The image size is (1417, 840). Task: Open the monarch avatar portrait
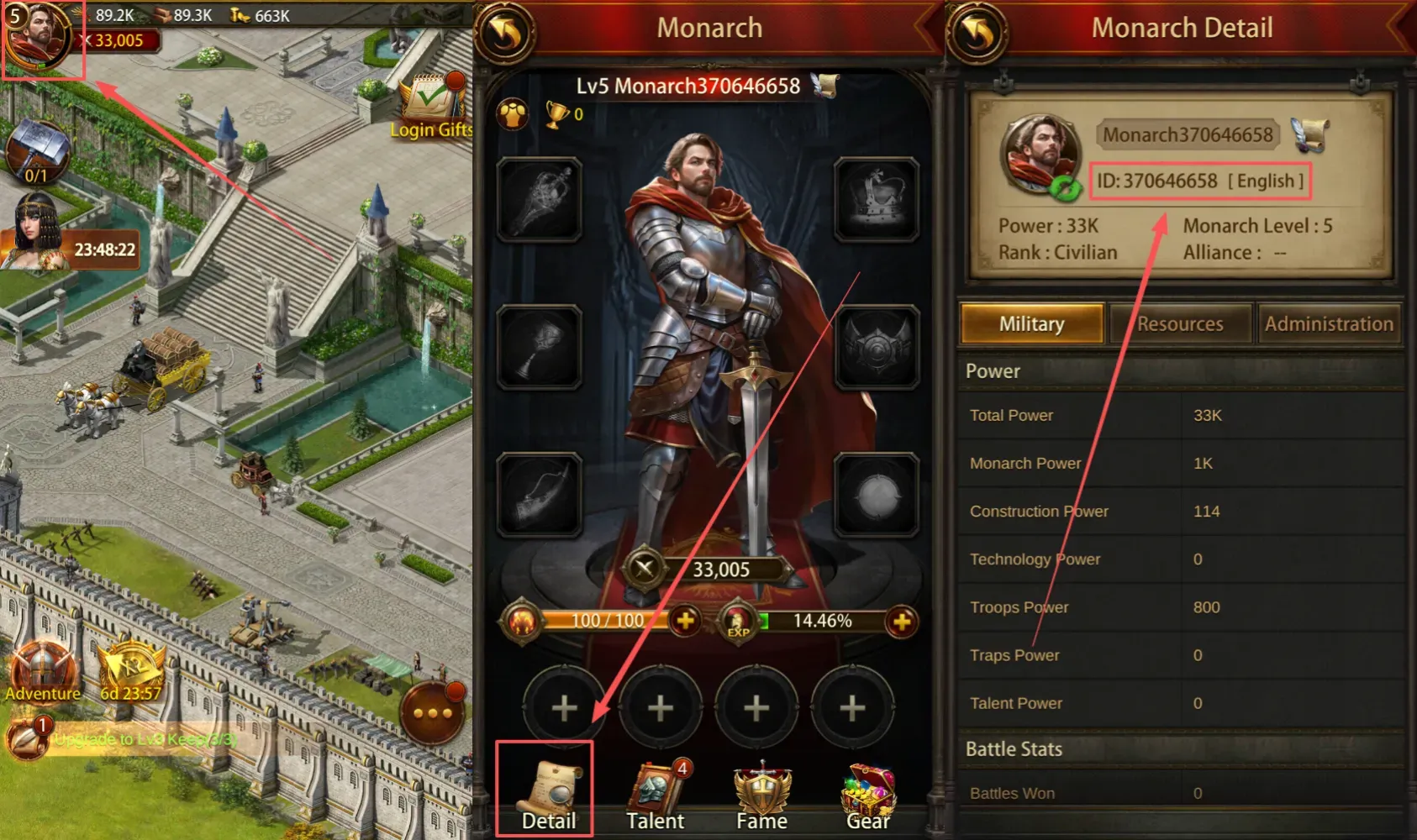40,39
